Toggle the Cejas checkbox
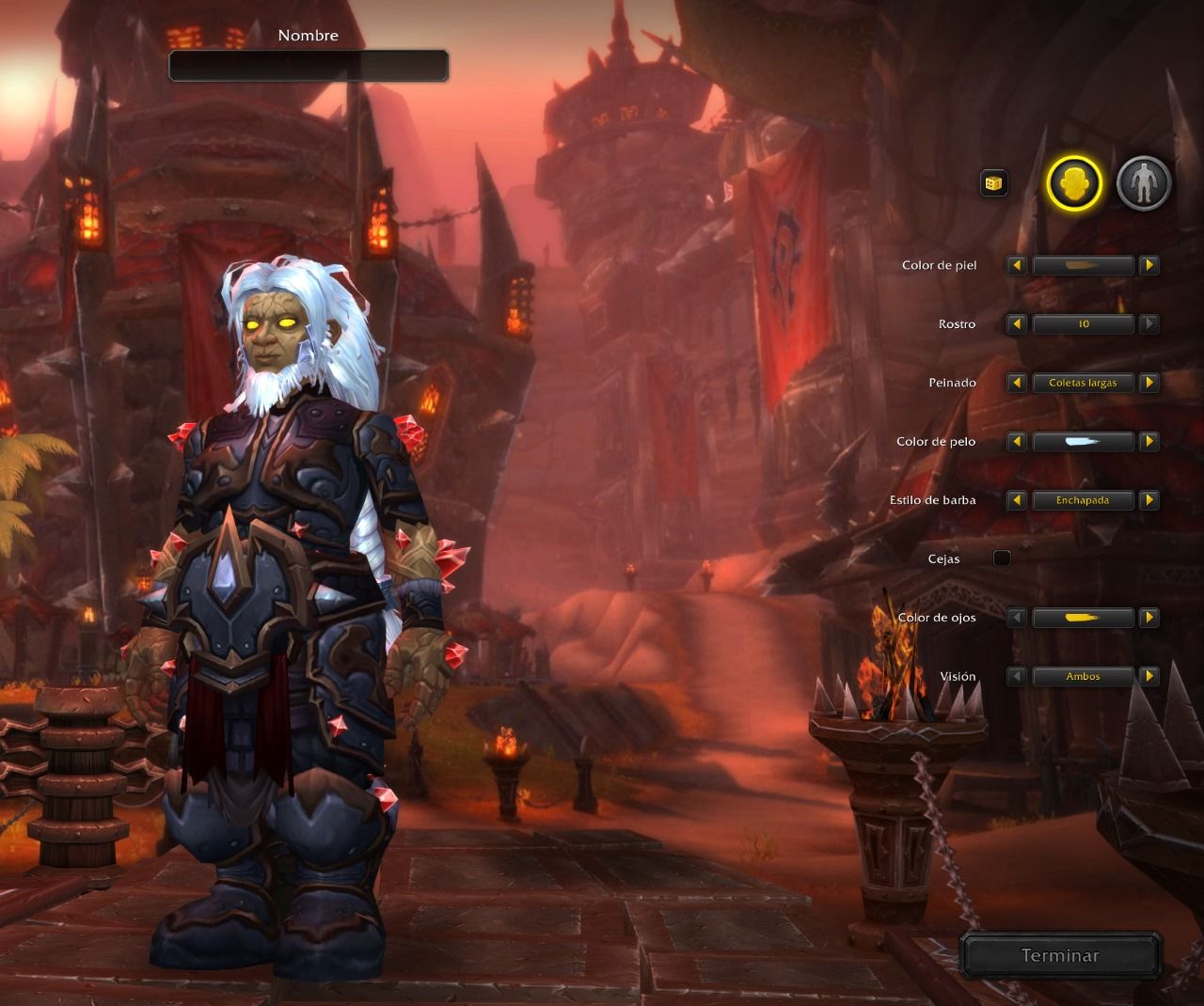 click(1003, 558)
